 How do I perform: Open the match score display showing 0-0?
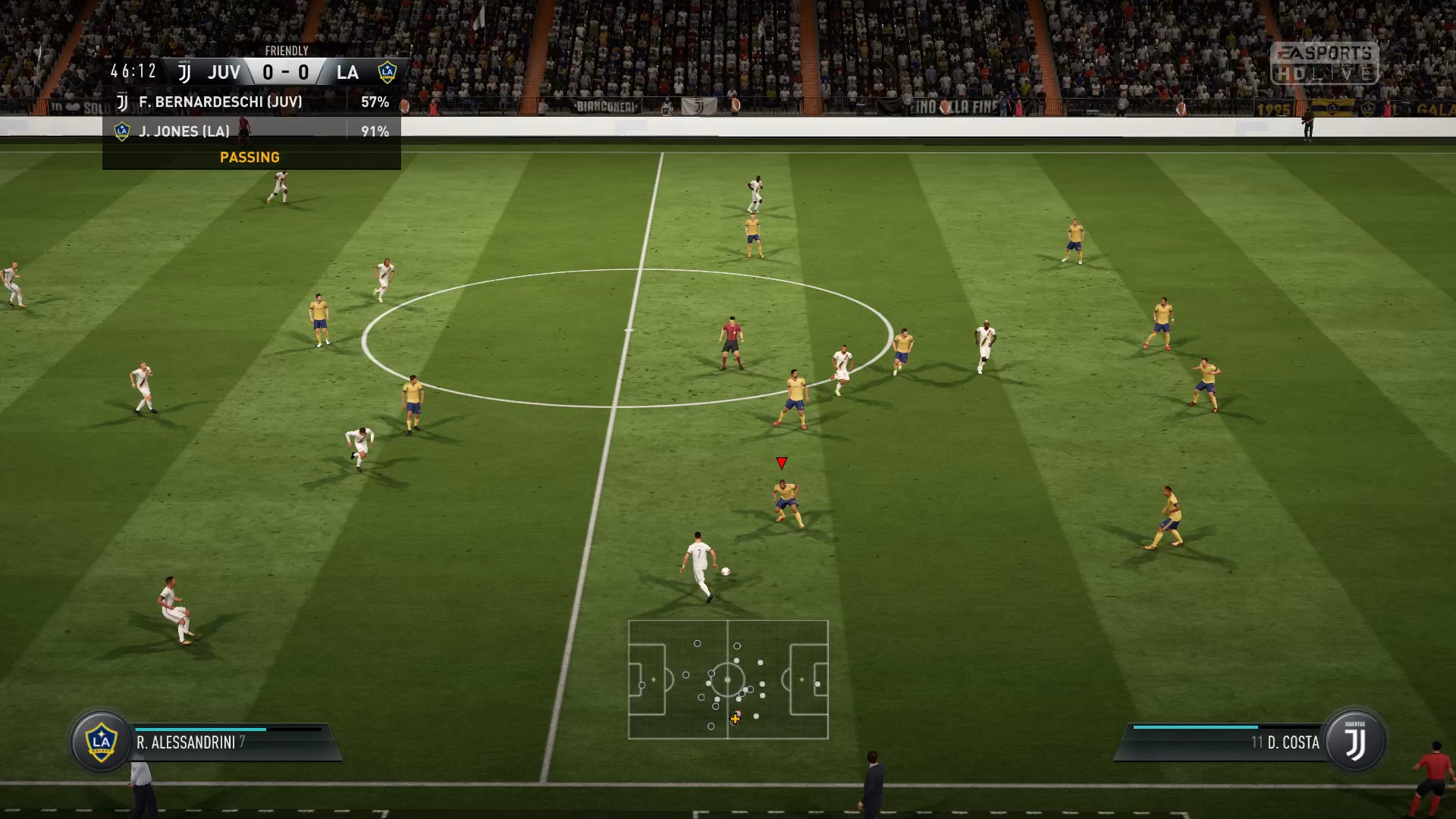click(x=285, y=72)
